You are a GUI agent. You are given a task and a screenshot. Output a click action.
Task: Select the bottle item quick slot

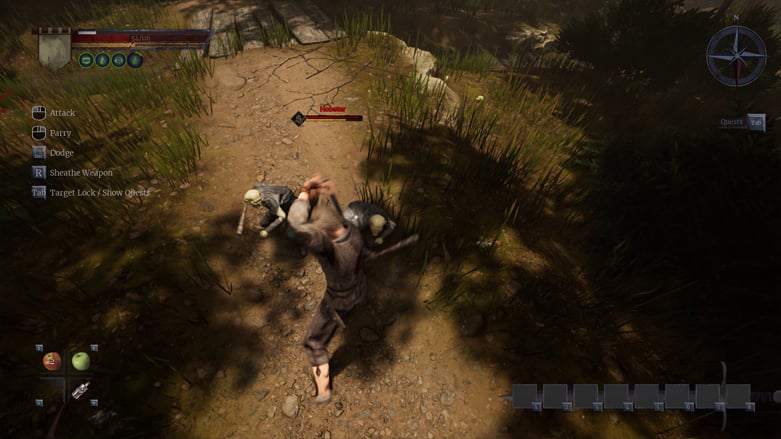click(x=81, y=390)
